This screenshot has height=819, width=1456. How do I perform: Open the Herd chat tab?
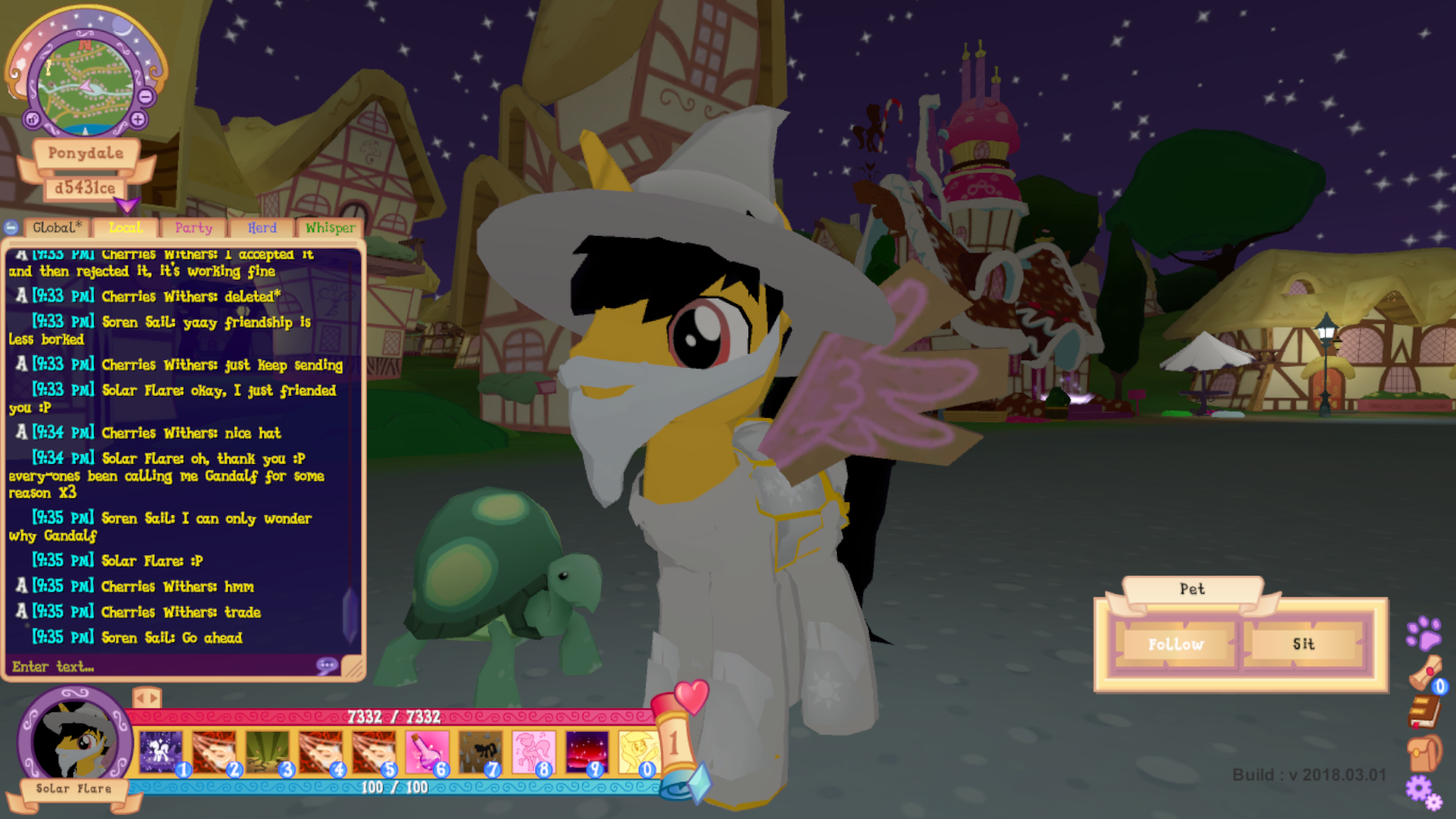click(x=262, y=227)
